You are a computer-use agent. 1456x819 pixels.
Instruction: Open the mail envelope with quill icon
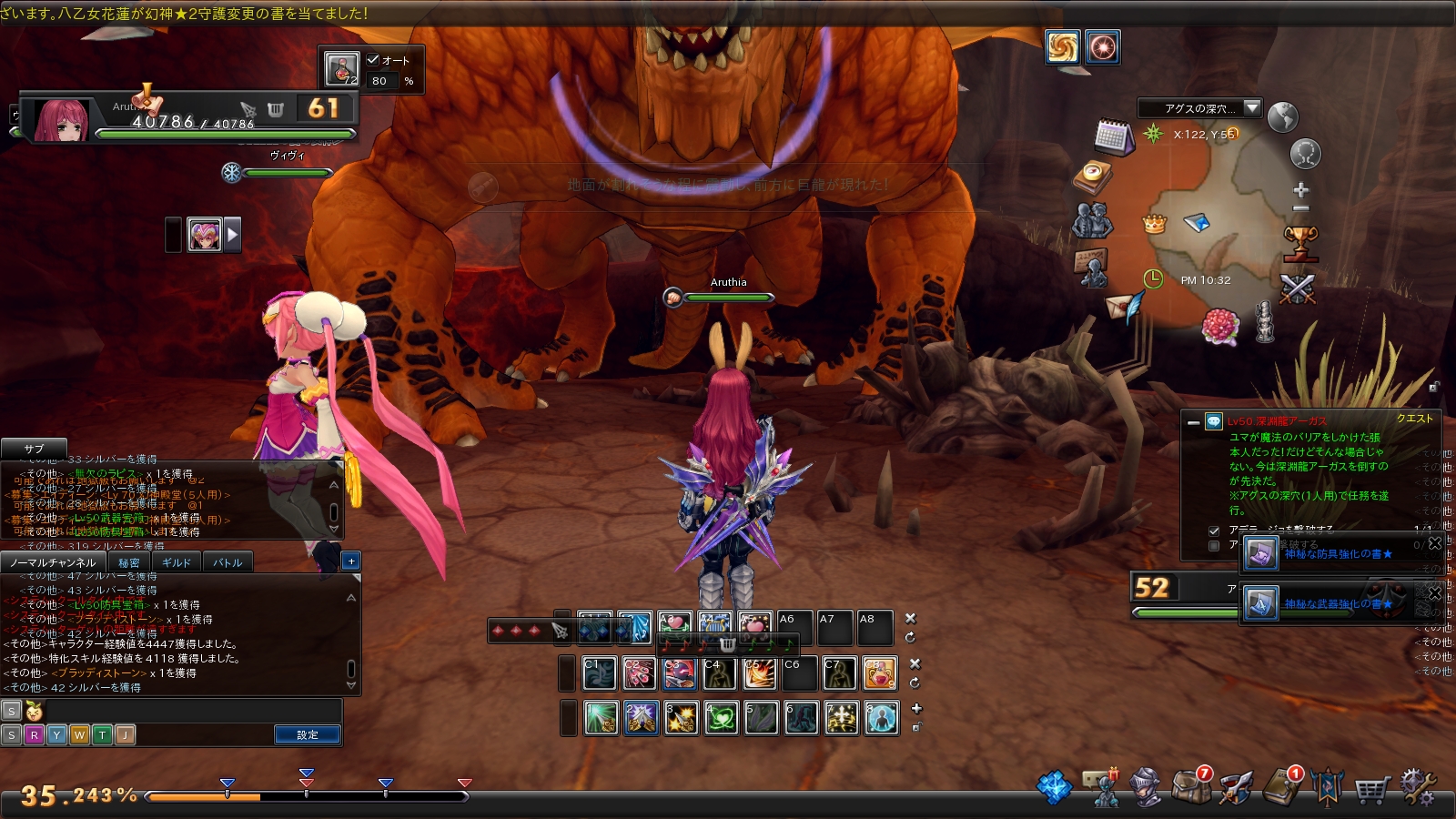coord(1125,306)
